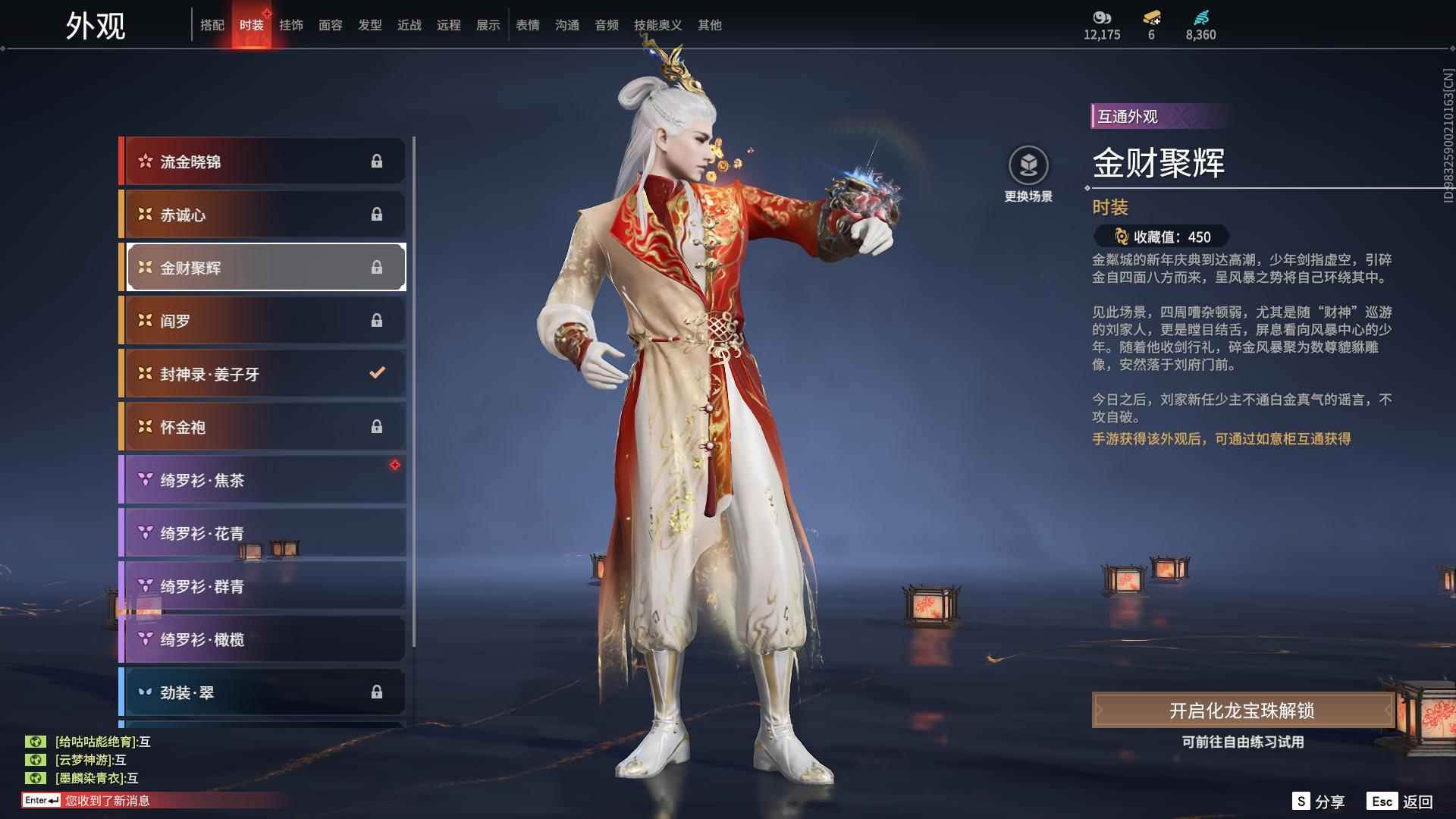The width and height of the screenshot is (1456, 819).
Task: Open the 技能奥义 menu item
Action: pyautogui.click(x=659, y=24)
